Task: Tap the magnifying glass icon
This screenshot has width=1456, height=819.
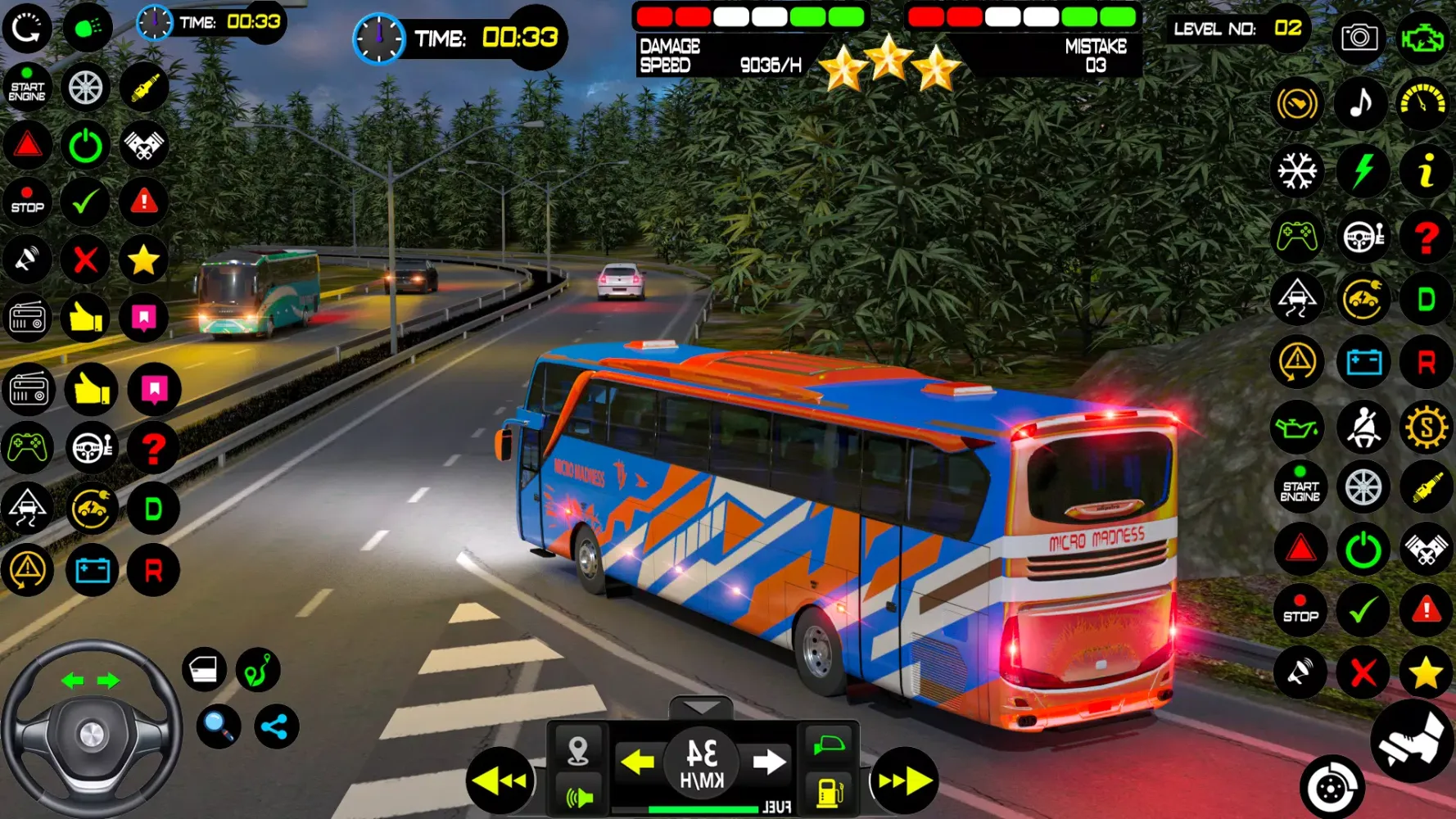Action: (x=219, y=726)
